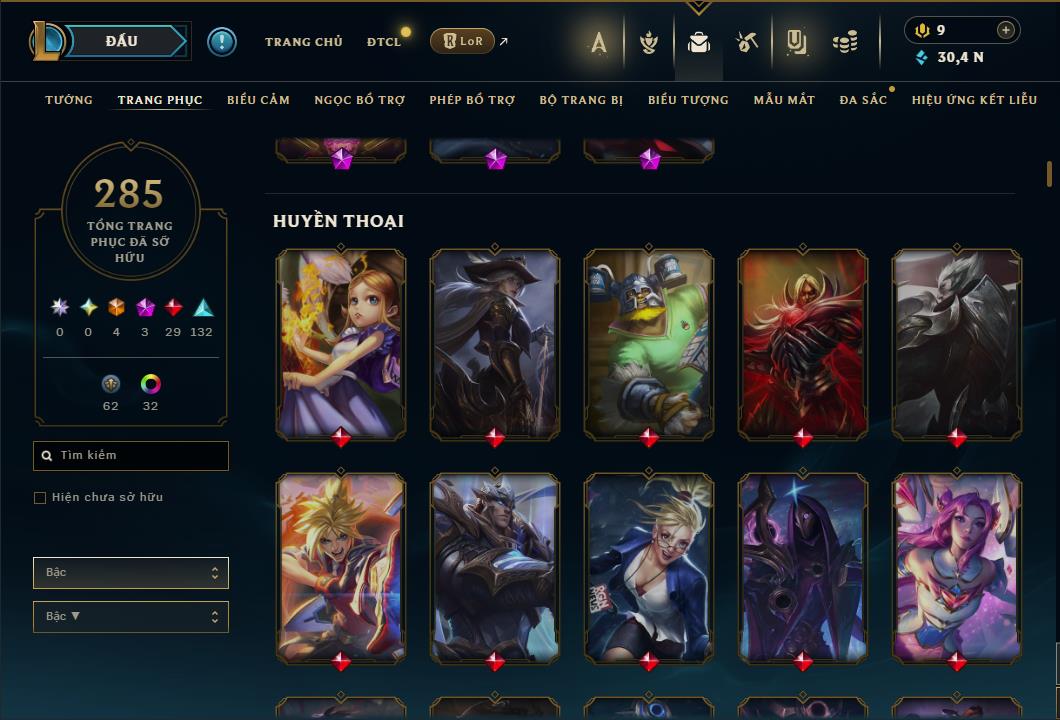Screen dimensions: 1060x720
Task: Open the MẪU MẮT tab
Action: pyautogui.click(x=784, y=100)
